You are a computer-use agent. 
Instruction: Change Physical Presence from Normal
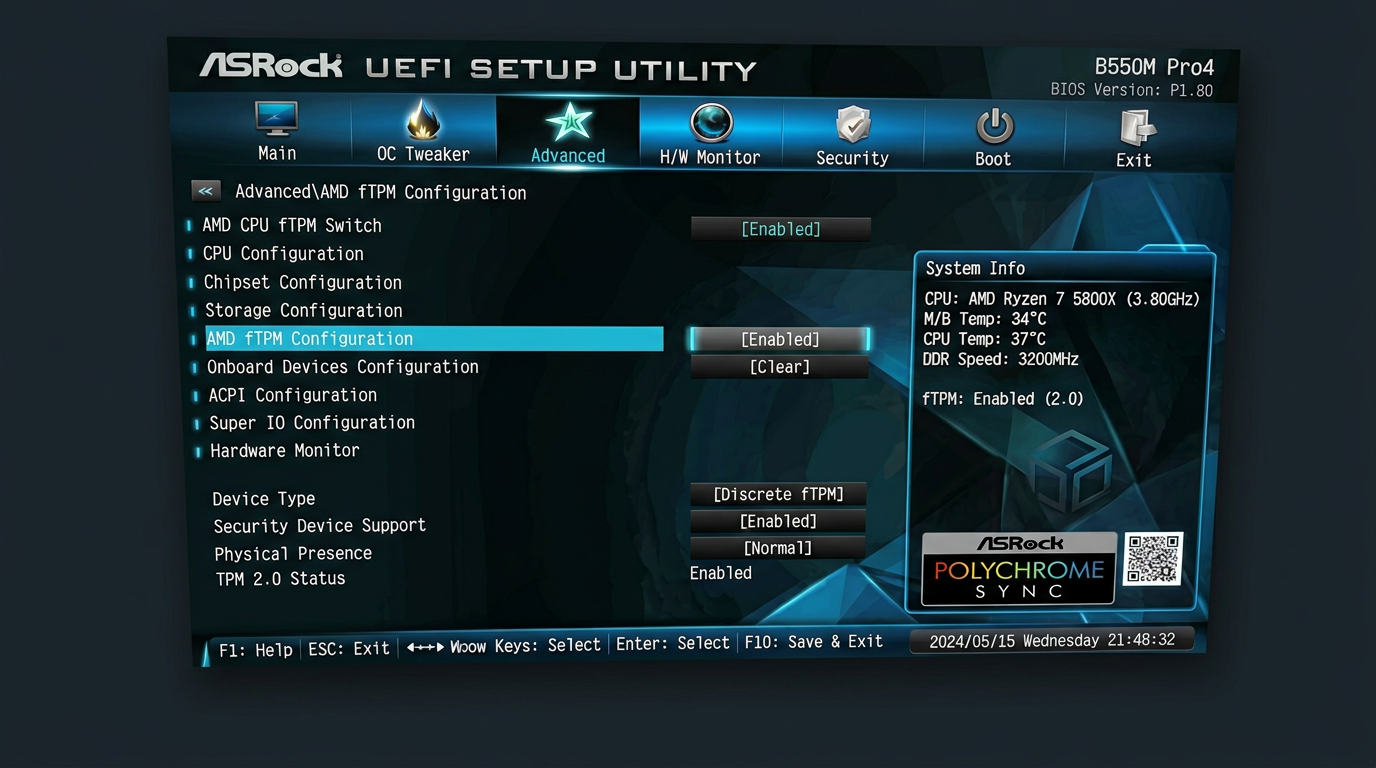(x=778, y=548)
